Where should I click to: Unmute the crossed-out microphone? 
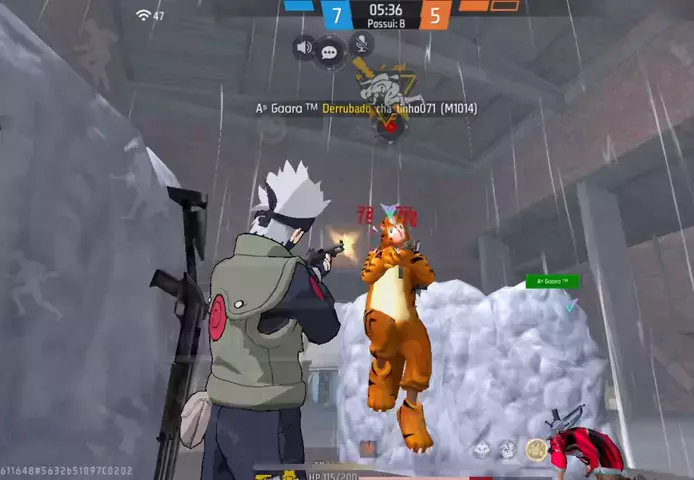click(360, 44)
